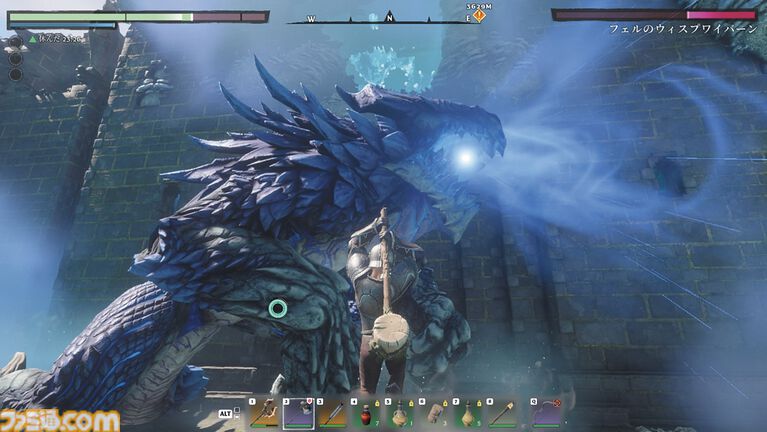Click the orange quest marker on compass
The width and height of the screenshot is (767, 432).
[478, 16]
